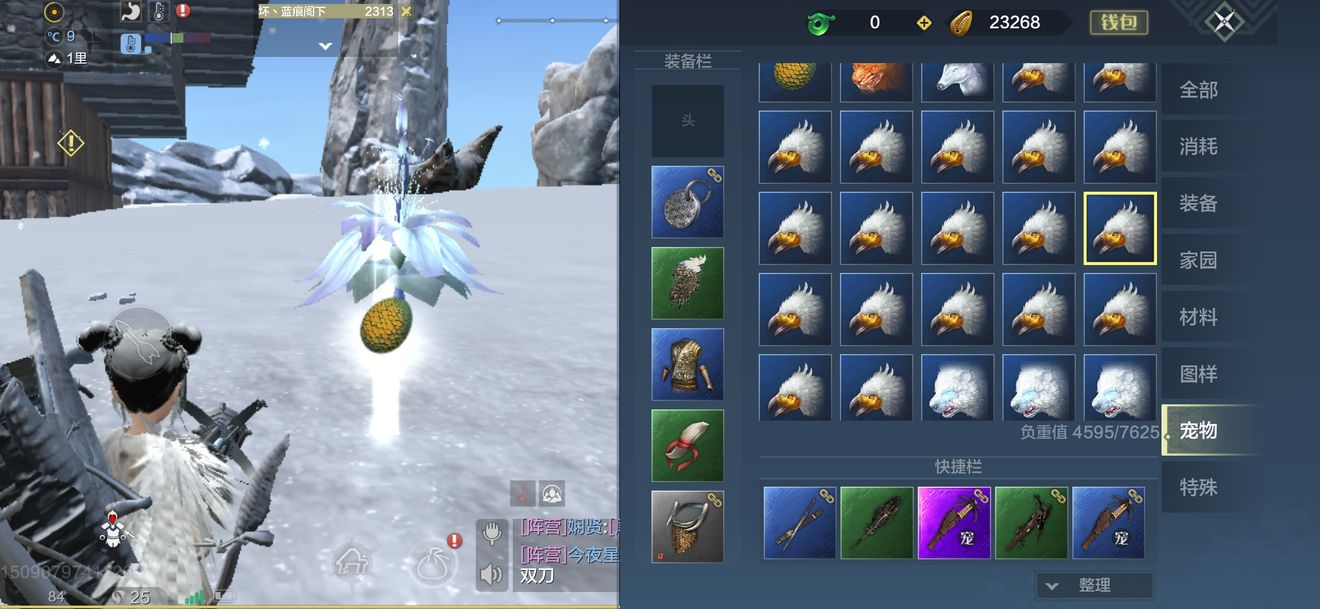Select the slingshot slot in equipment column

pos(688,526)
